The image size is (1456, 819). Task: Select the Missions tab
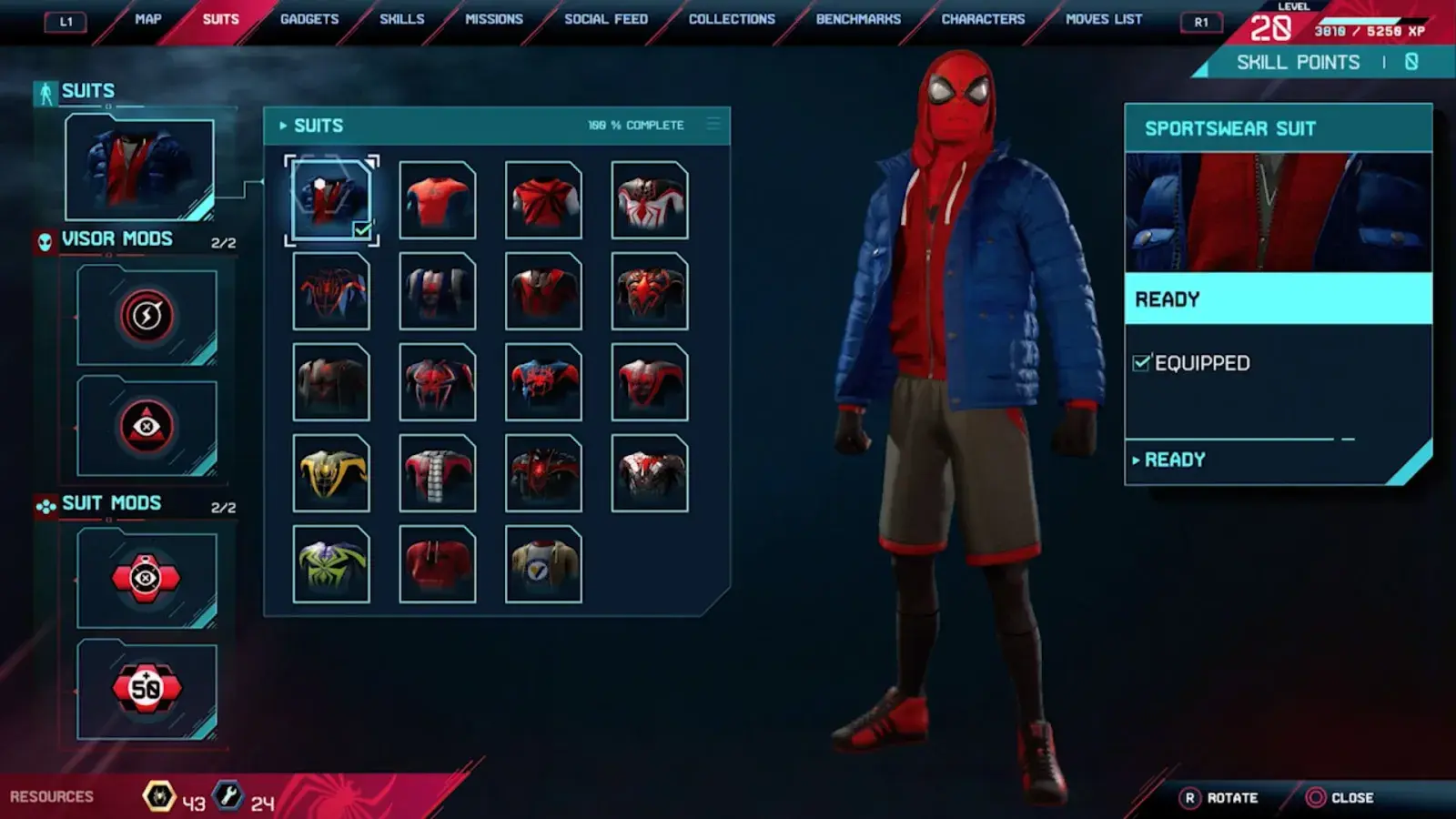click(494, 19)
